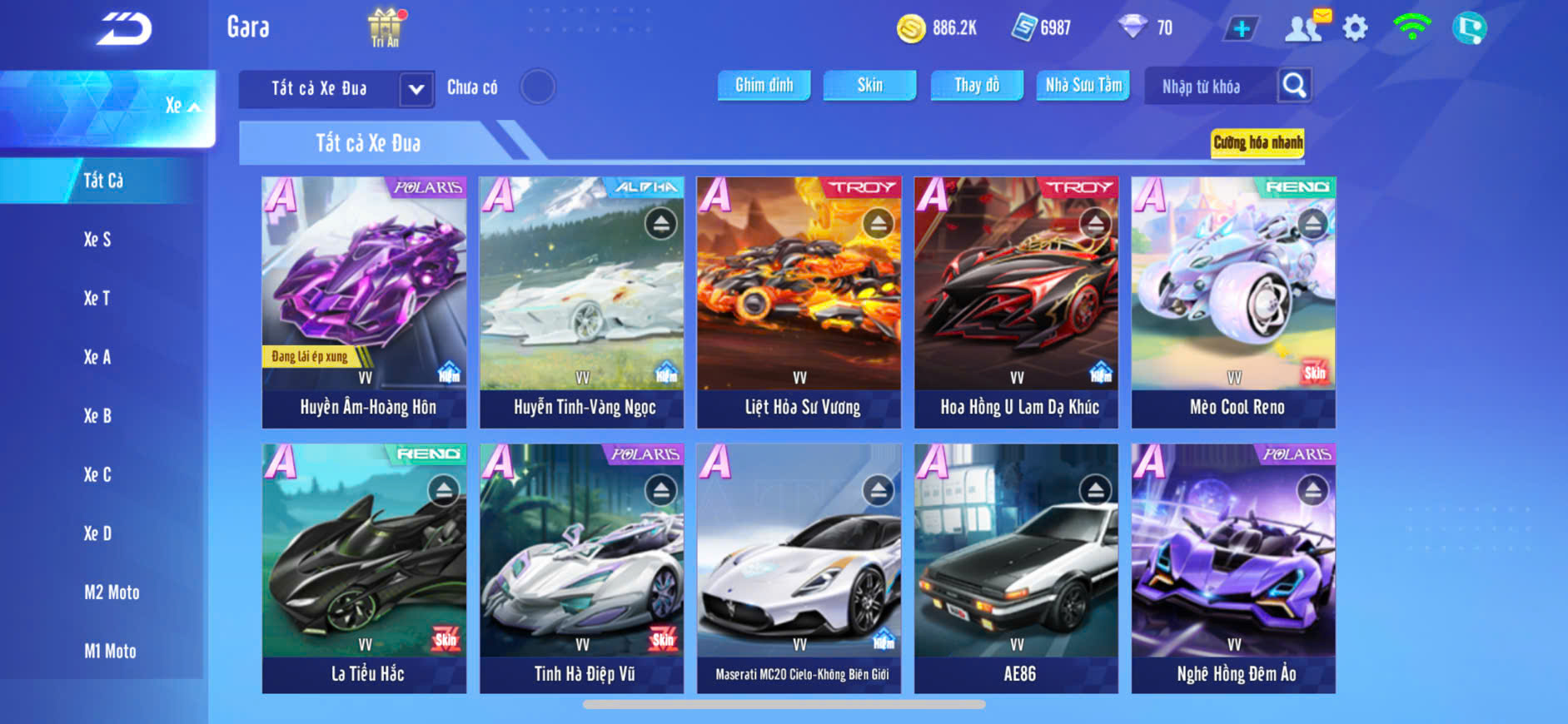This screenshot has width=1568, height=724.
Task: Switch to the Xe S category
Action: 97,240
